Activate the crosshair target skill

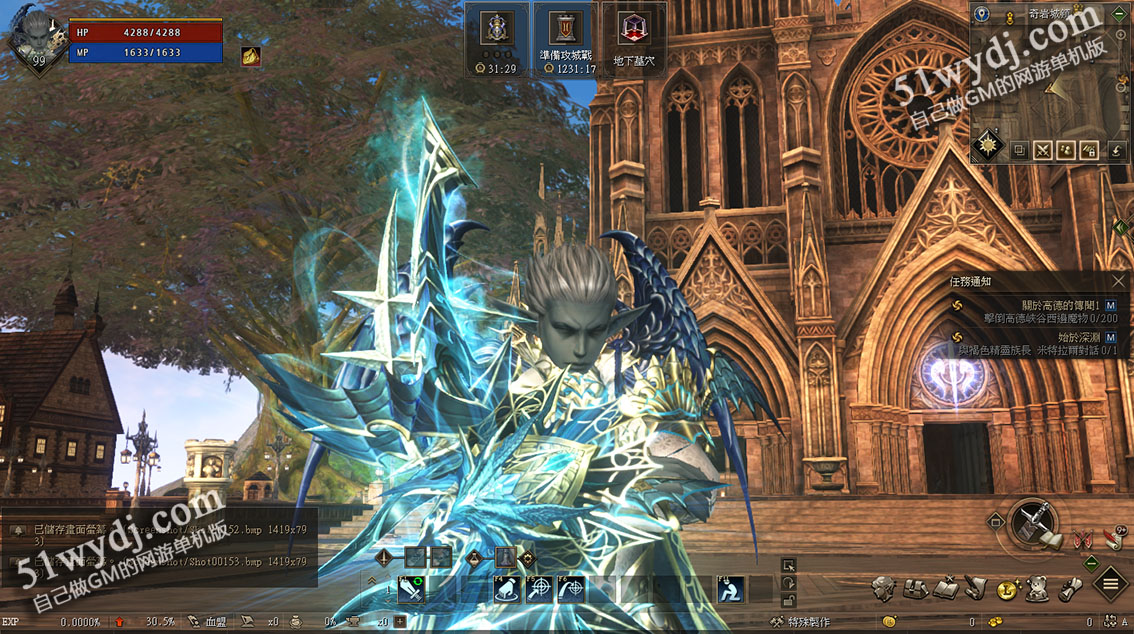pyautogui.click(x=539, y=589)
